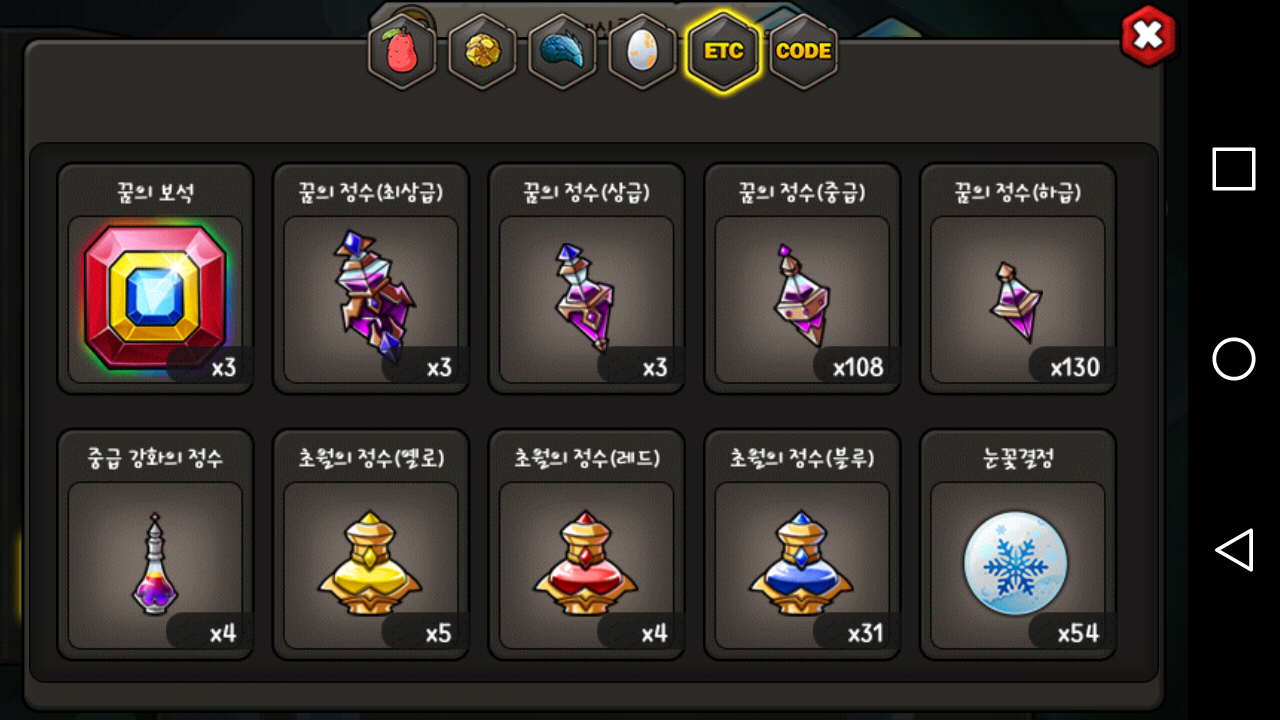
Task: Select the ETC tab
Action: [x=722, y=52]
